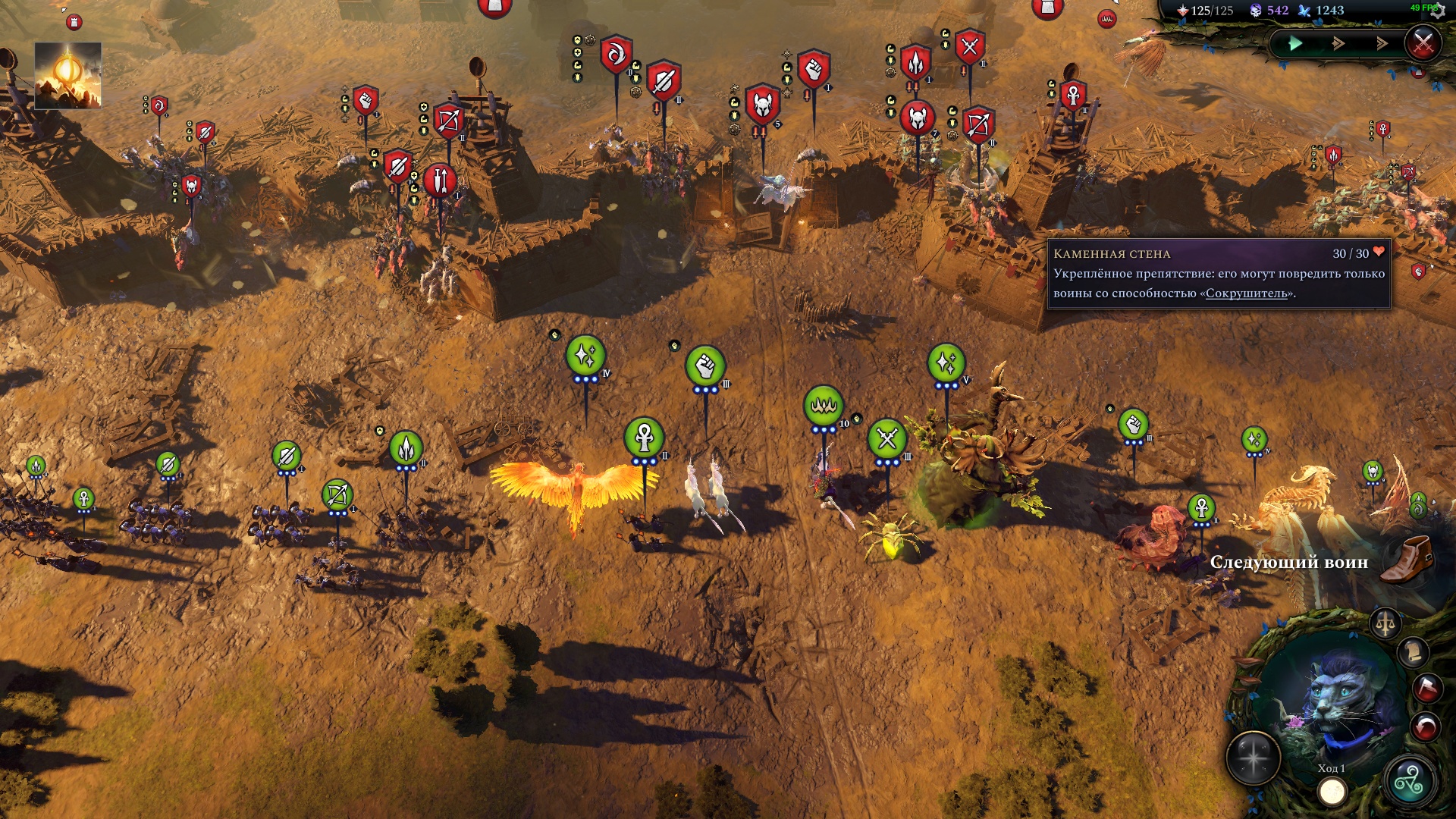The height and width of the screenshot is (819, 1456).
Task: Click the red retreat flag button
Action: pyautogui.click(x=1426, y=688)
